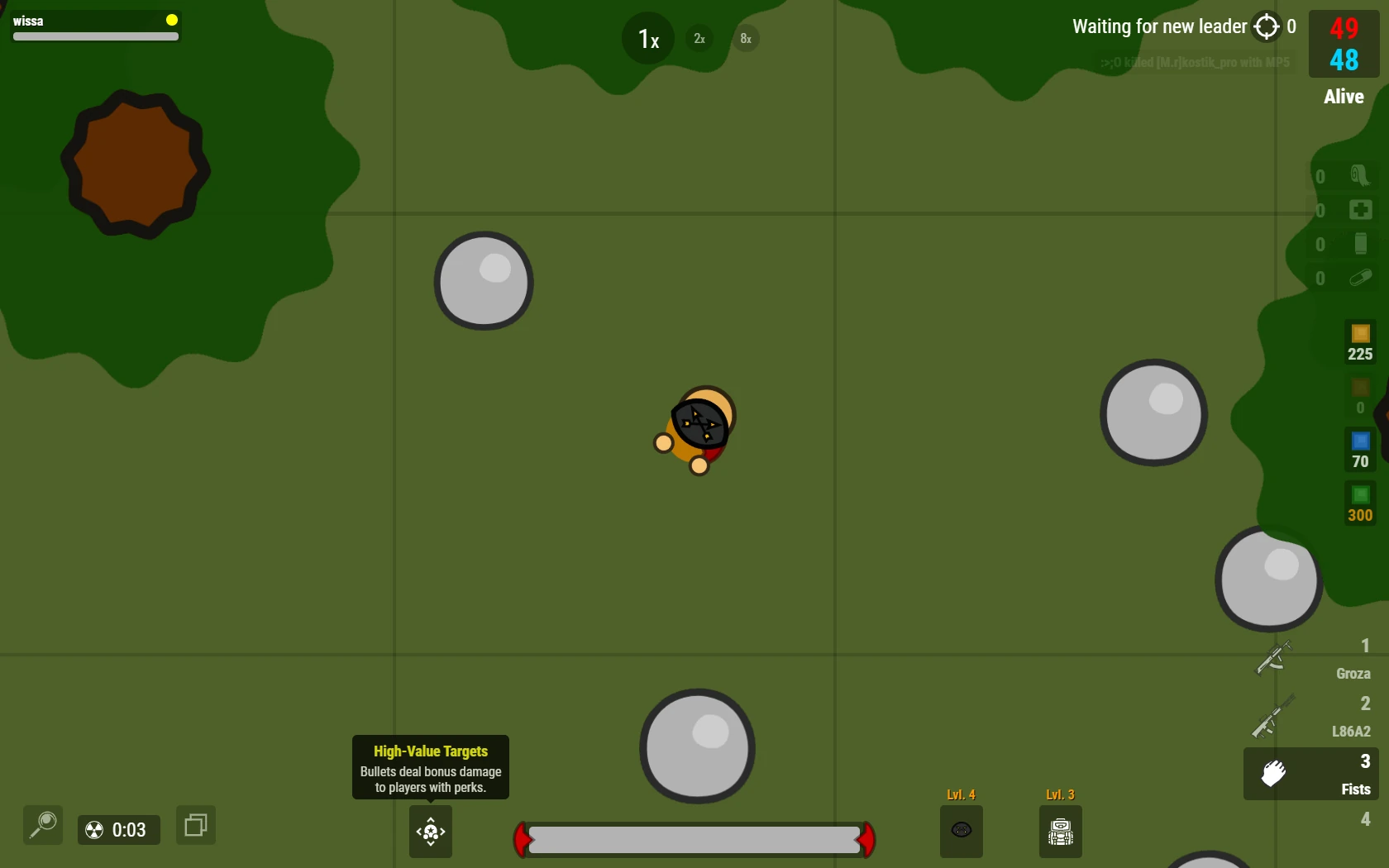
Task: Click the adrenaline boost bar
Action: click(694, 840)
